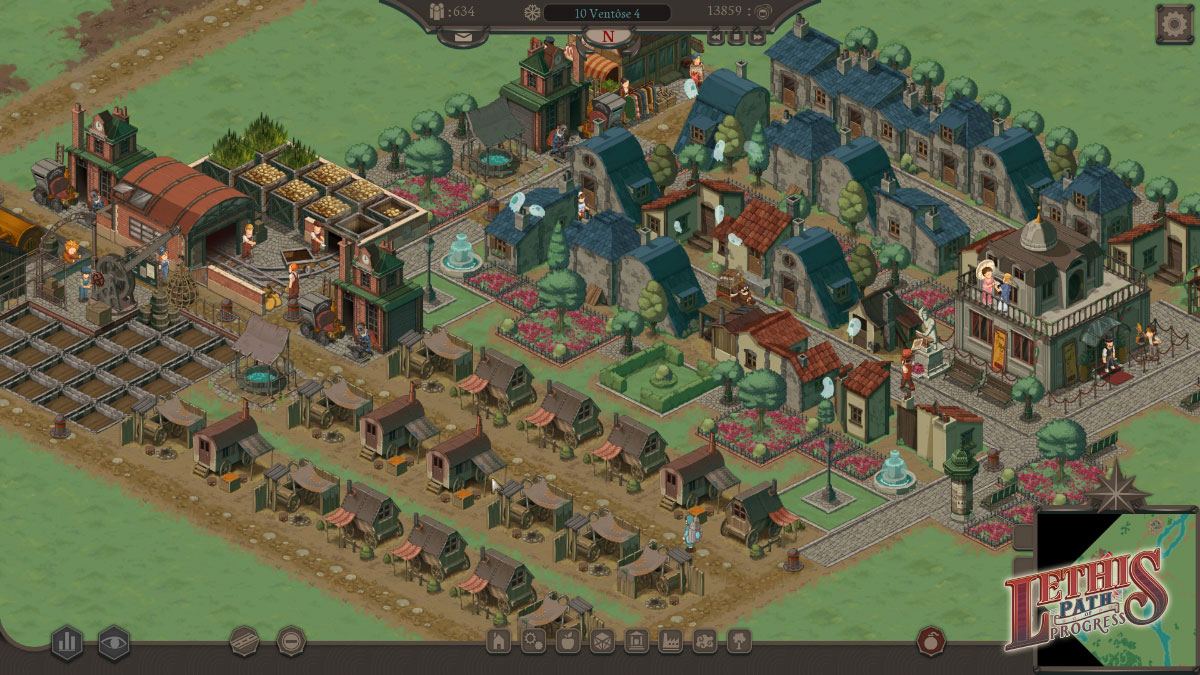Open the bar chart statistics panel

tap(67, 641)
